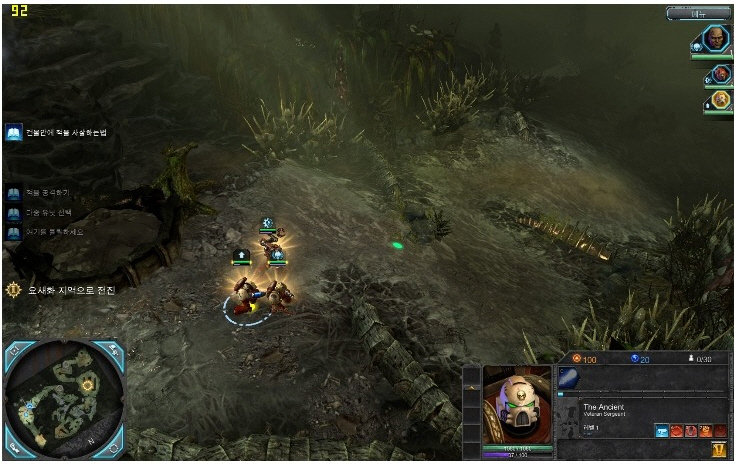Select the gold cog primary objective
The width and height of the screenshot is (743, 474).
point(13,290)
